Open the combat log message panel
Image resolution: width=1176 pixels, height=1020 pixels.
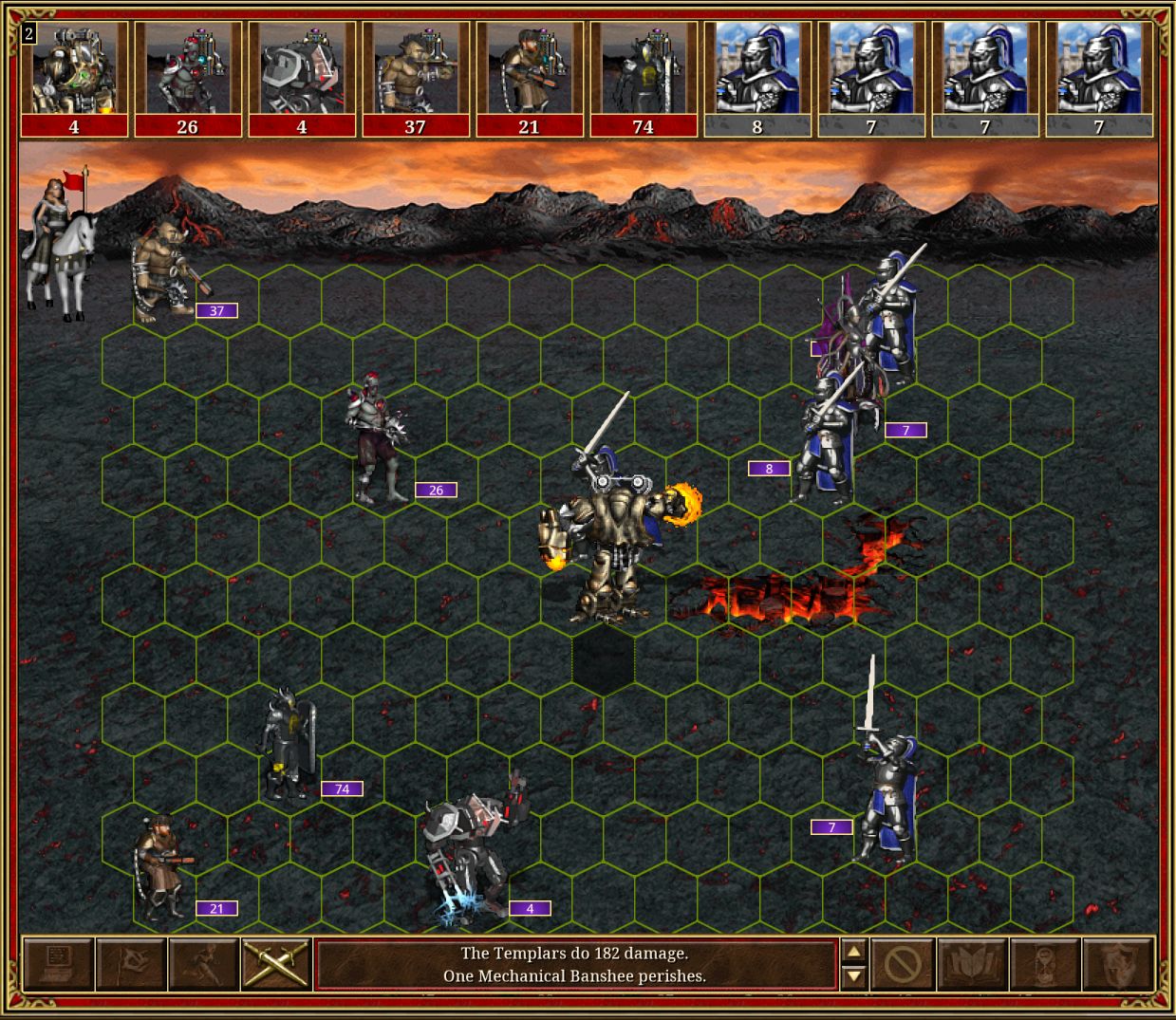coord(575,965)
